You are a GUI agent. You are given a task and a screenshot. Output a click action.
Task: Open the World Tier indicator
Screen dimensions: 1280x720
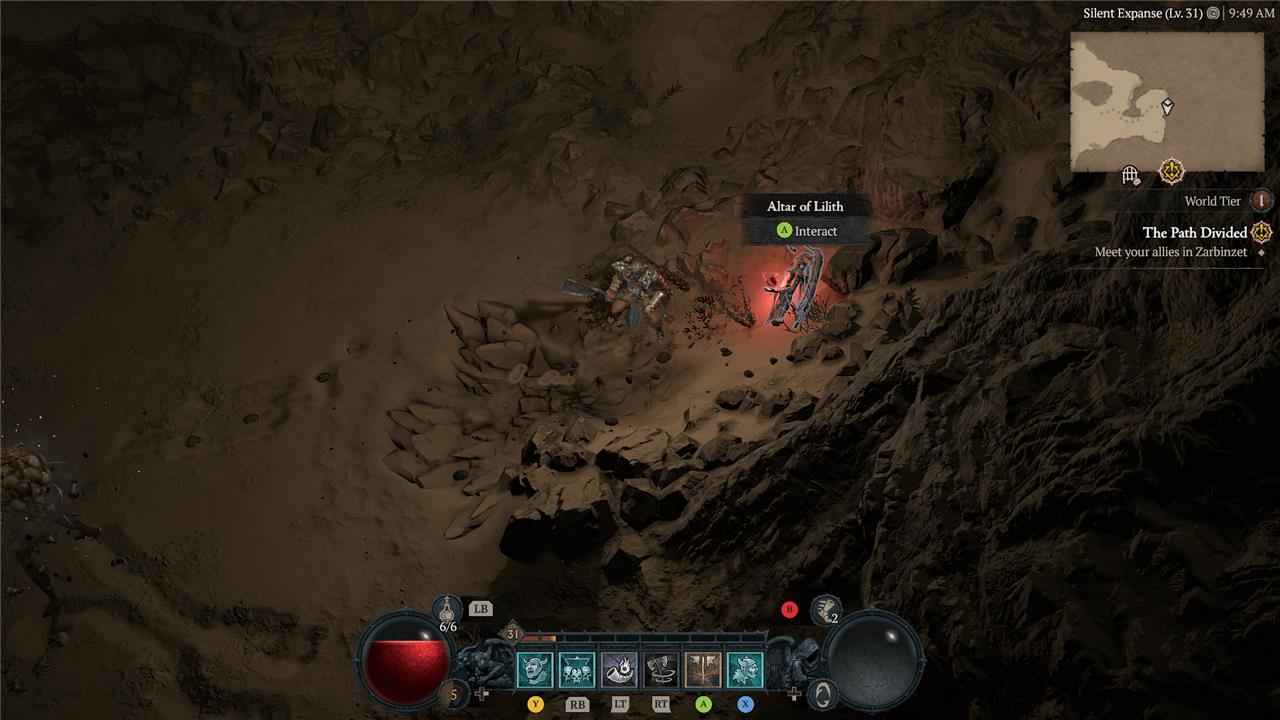tap(1262, 201)
